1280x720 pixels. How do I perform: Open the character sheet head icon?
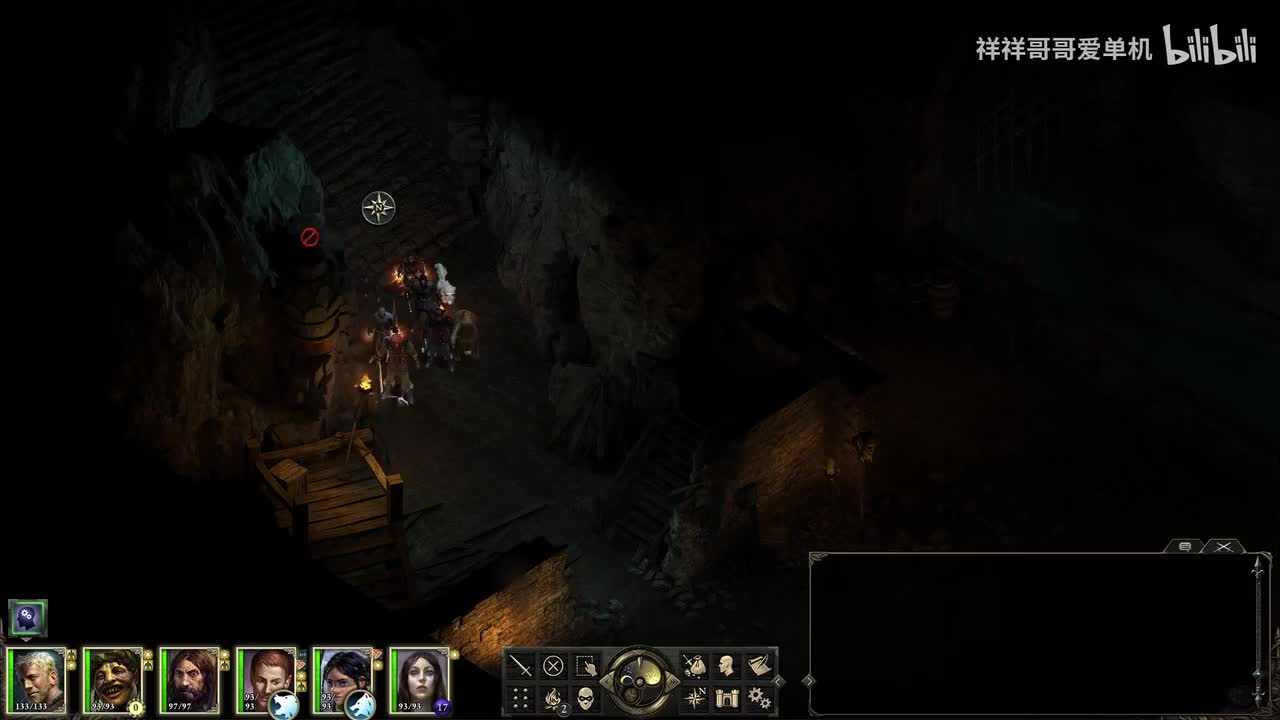pyautogui.click(x=727, y=666)
